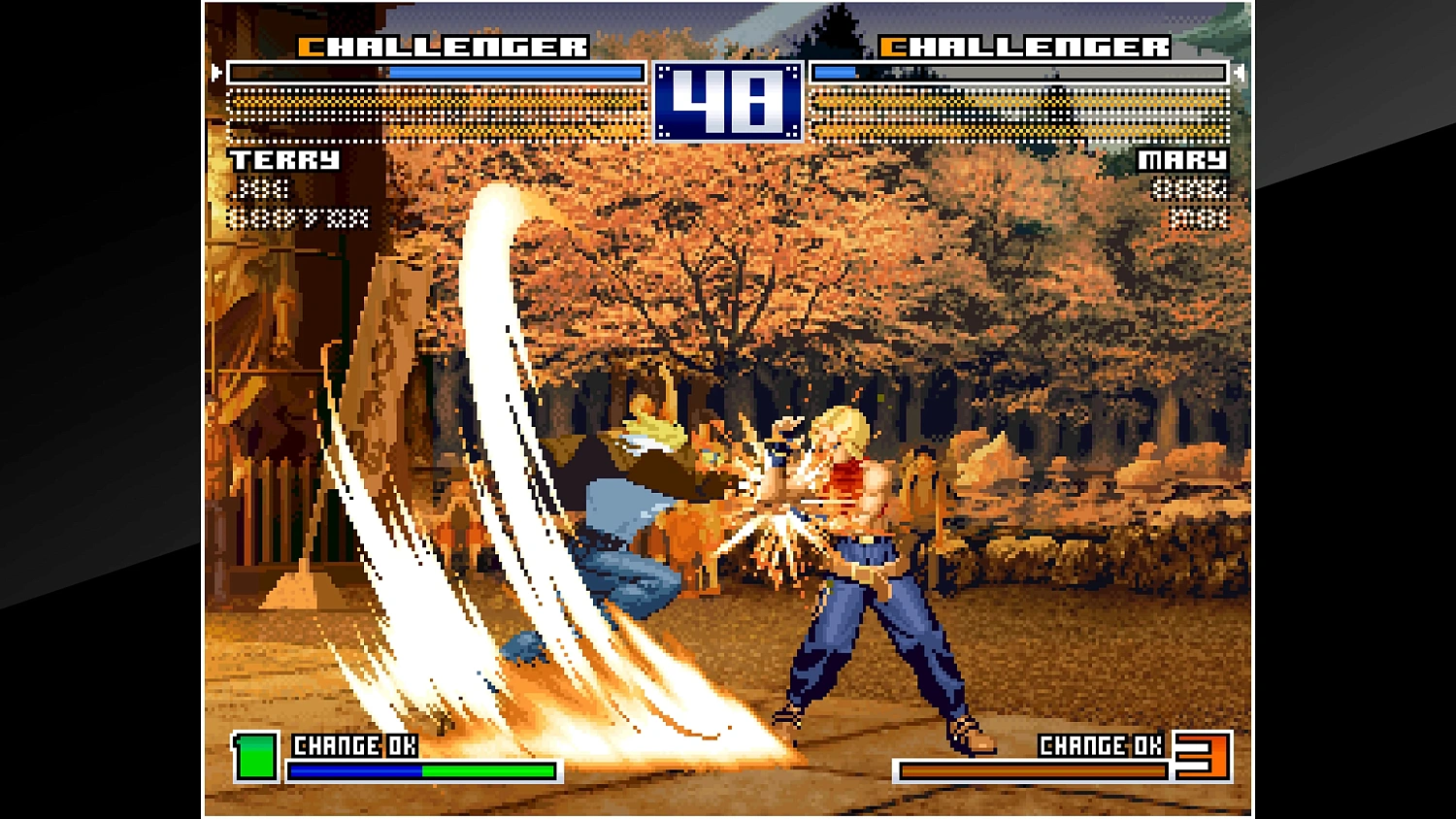Select Mary's CHANGE OK indicator

1104,746
